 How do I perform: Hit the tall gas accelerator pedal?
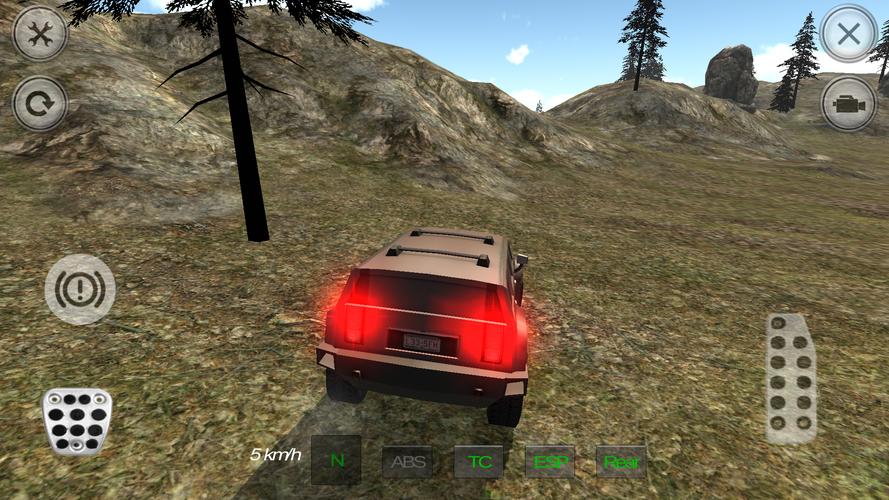coord(791,378)
